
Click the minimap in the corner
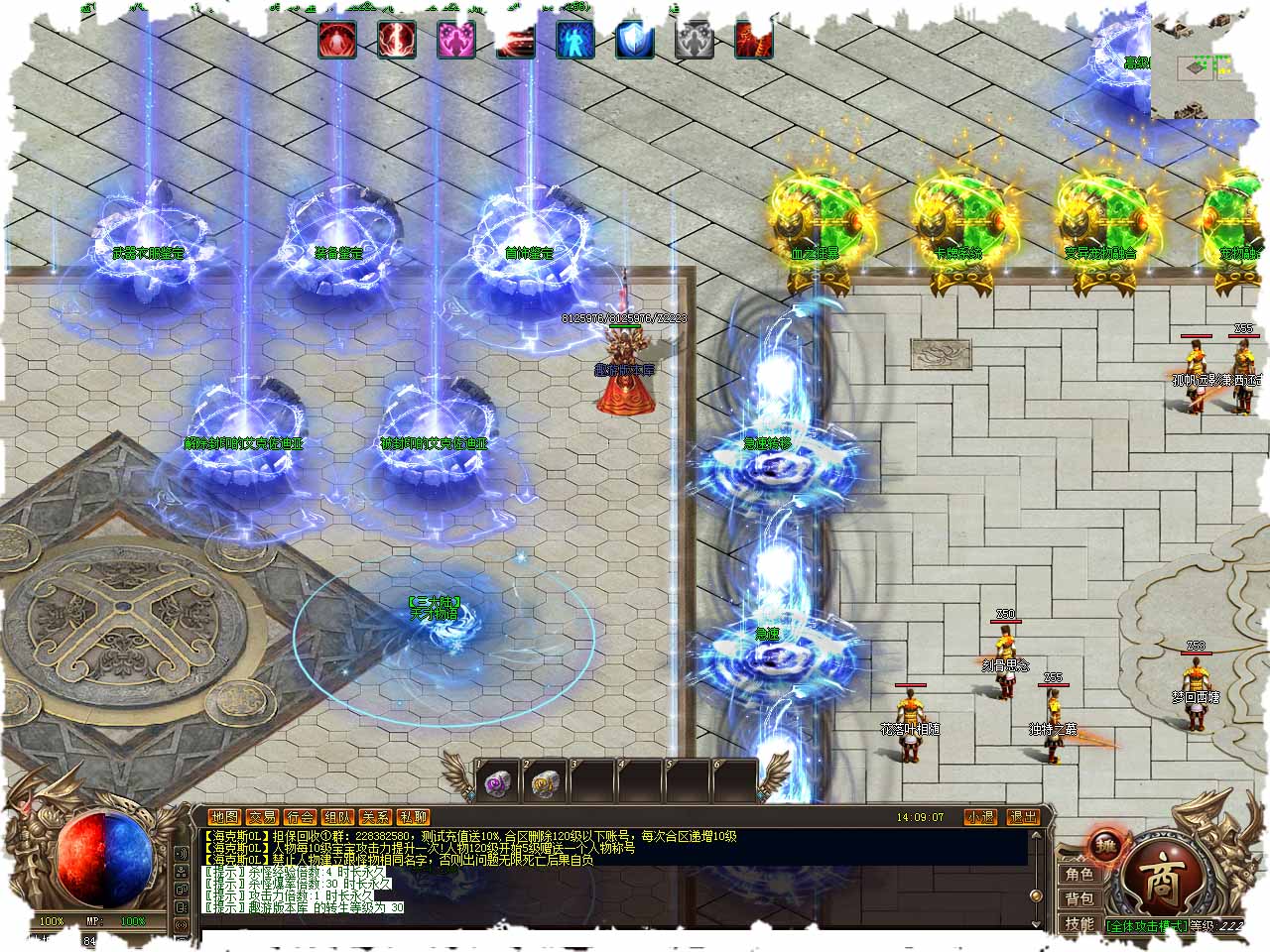click(x=1209, y=59)
